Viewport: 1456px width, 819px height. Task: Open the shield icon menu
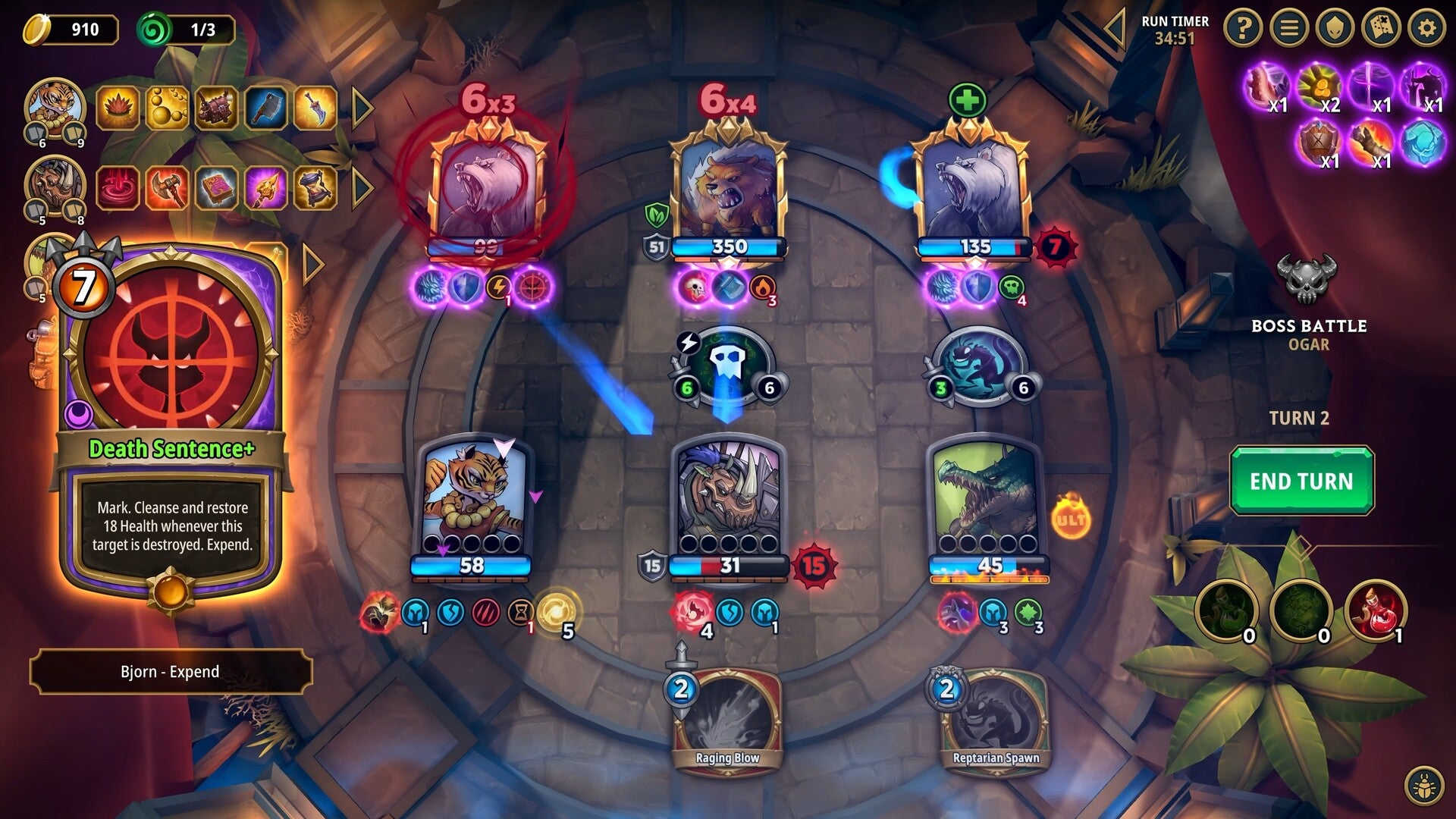[x=1335, y=29]
